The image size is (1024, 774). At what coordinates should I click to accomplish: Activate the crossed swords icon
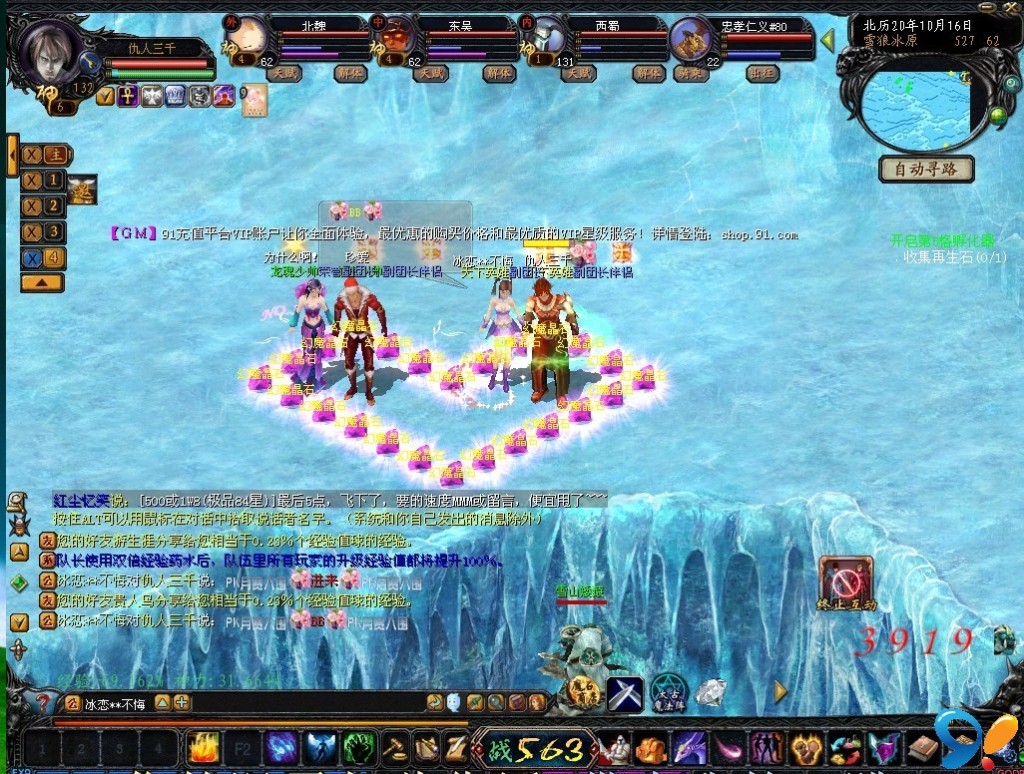click(626, 693)
